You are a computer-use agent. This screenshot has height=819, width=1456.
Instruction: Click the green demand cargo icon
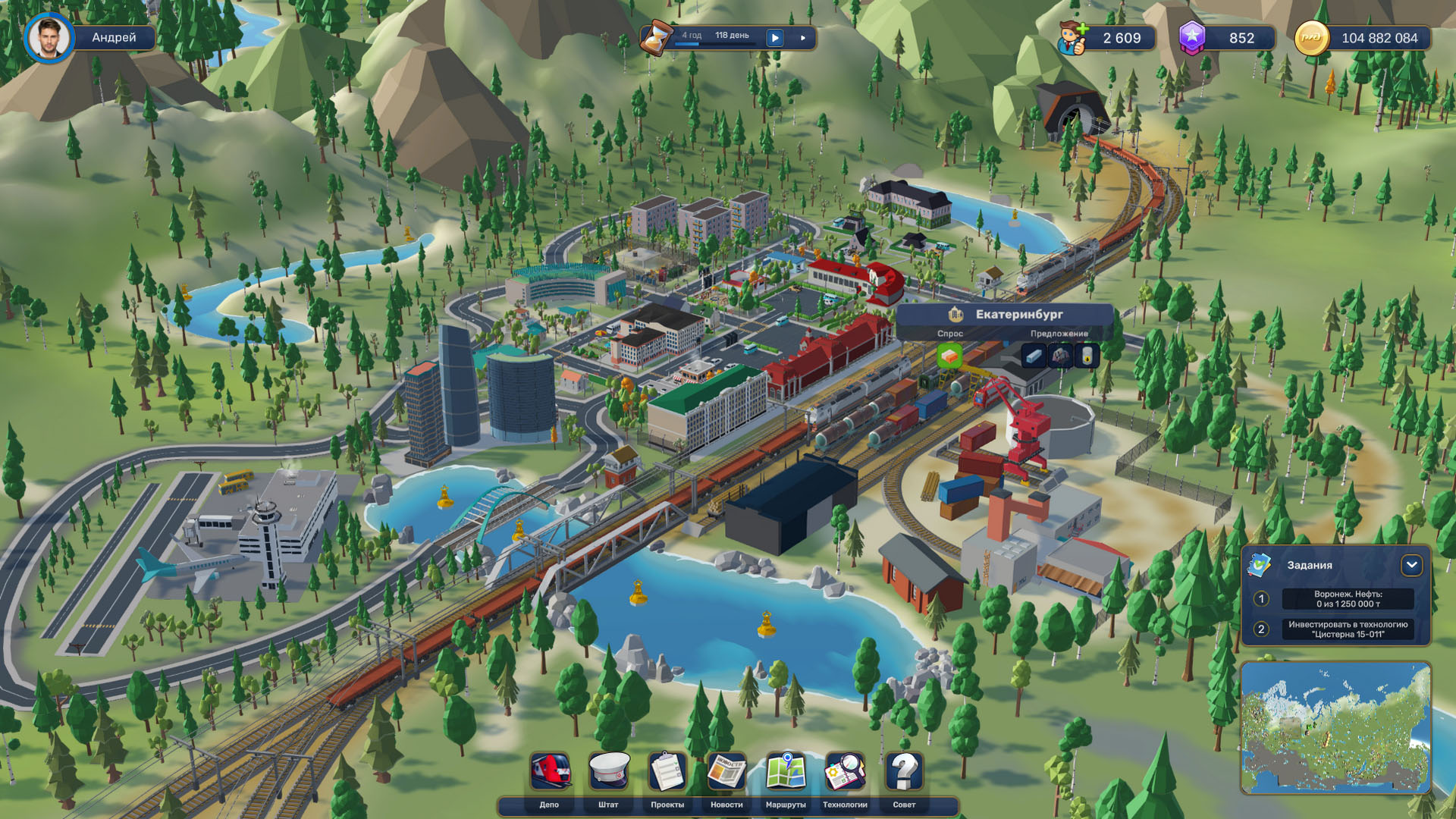(949, 356)
